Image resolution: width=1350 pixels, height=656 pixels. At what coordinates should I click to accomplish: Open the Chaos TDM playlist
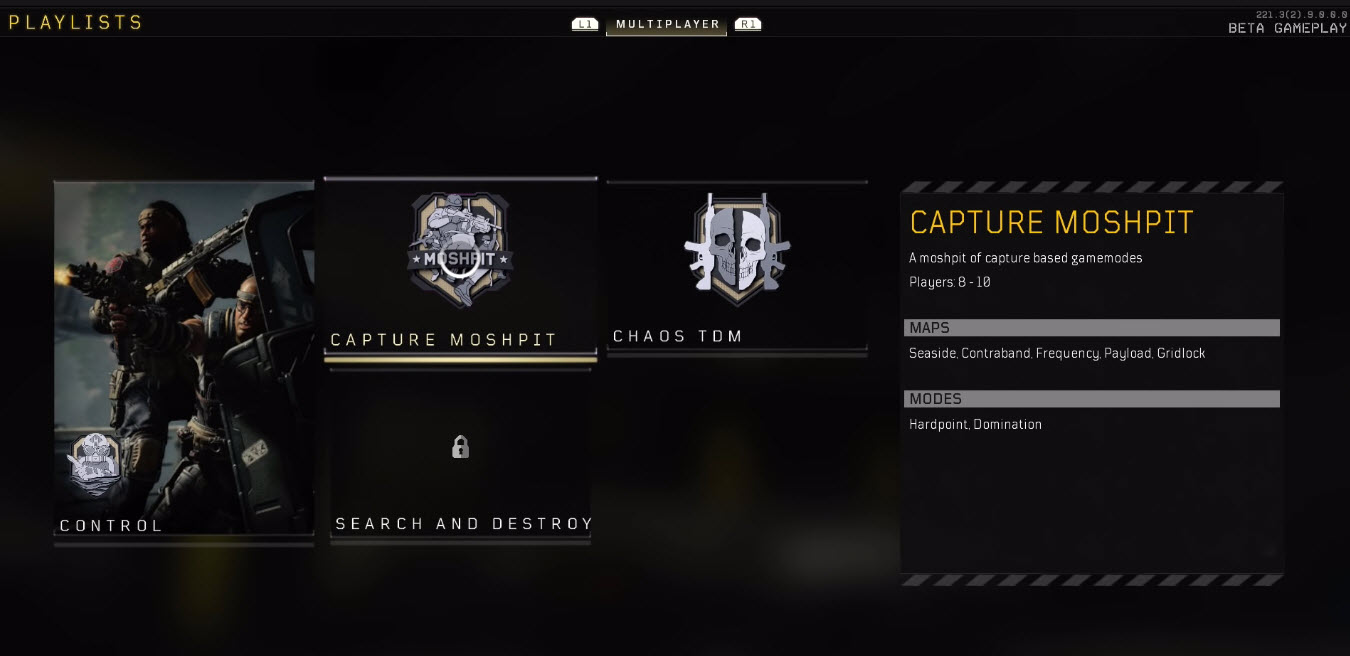pyautogui.click(x=737, y=266)
